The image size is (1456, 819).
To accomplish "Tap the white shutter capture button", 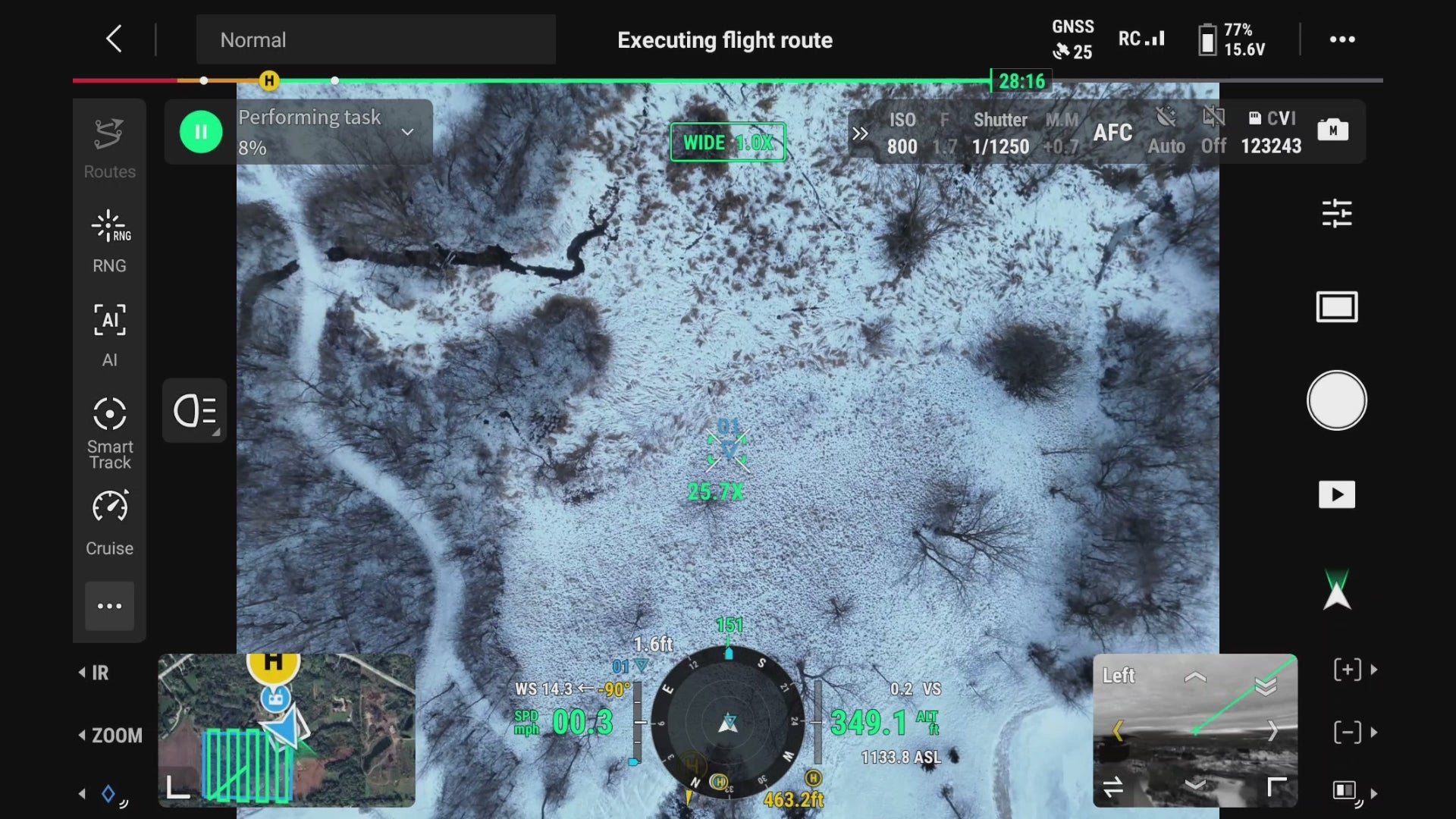I will (1336, 400).
